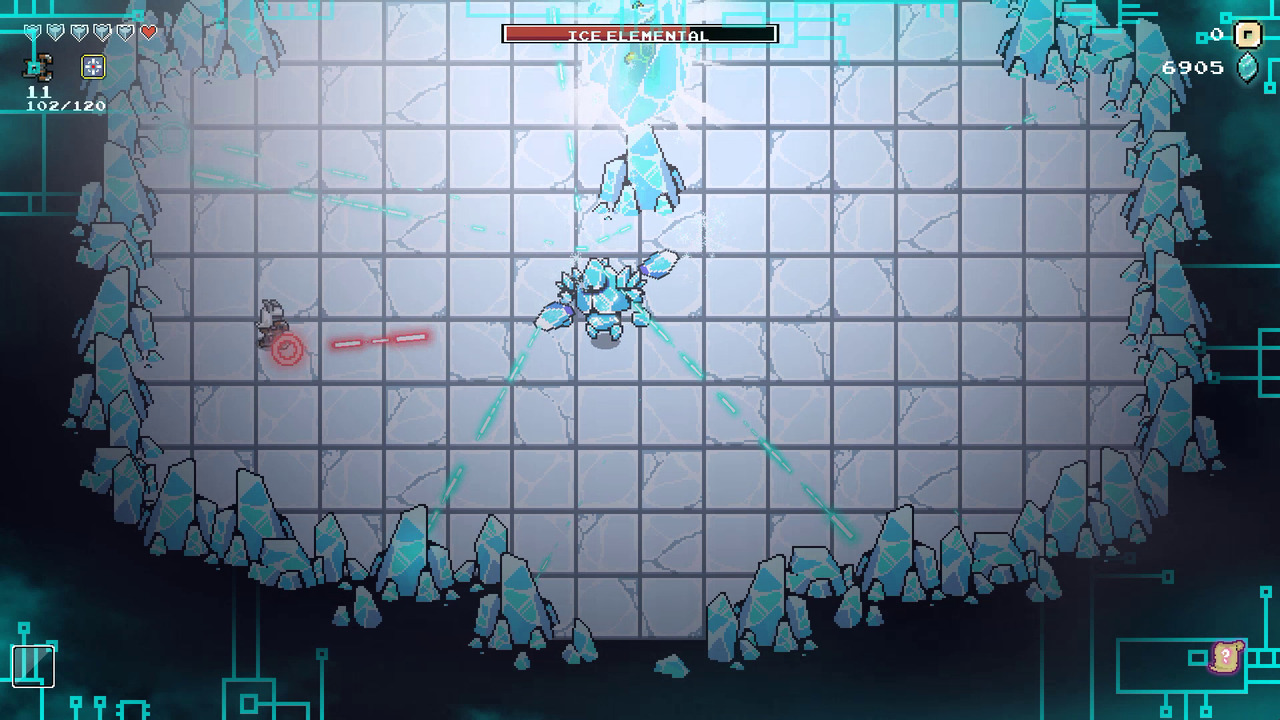Click the red filled heart icon

(x=148, y=31)
